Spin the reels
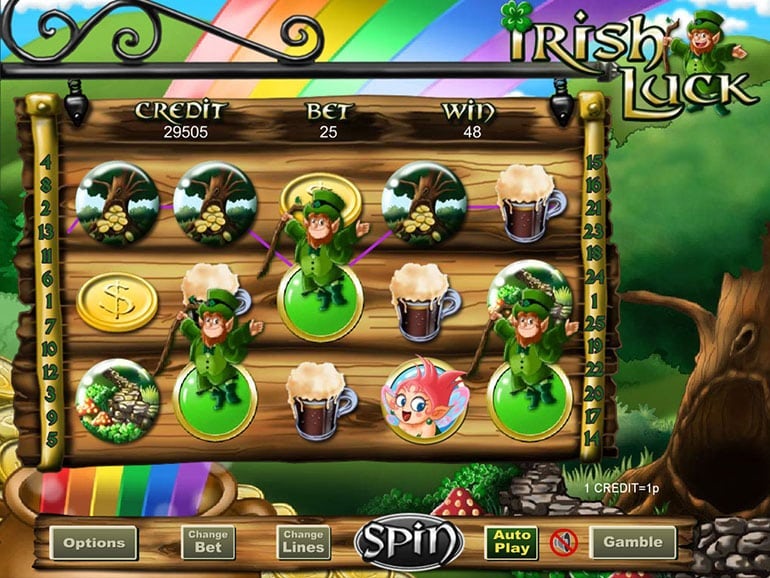 point(408,542)
